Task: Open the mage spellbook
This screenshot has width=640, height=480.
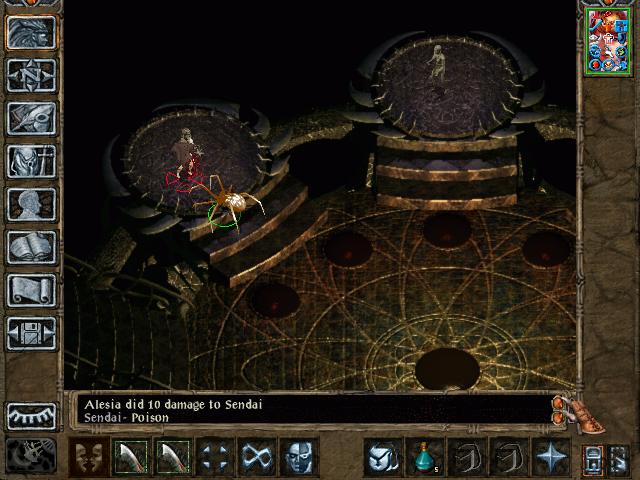Action: coord(31,247)
